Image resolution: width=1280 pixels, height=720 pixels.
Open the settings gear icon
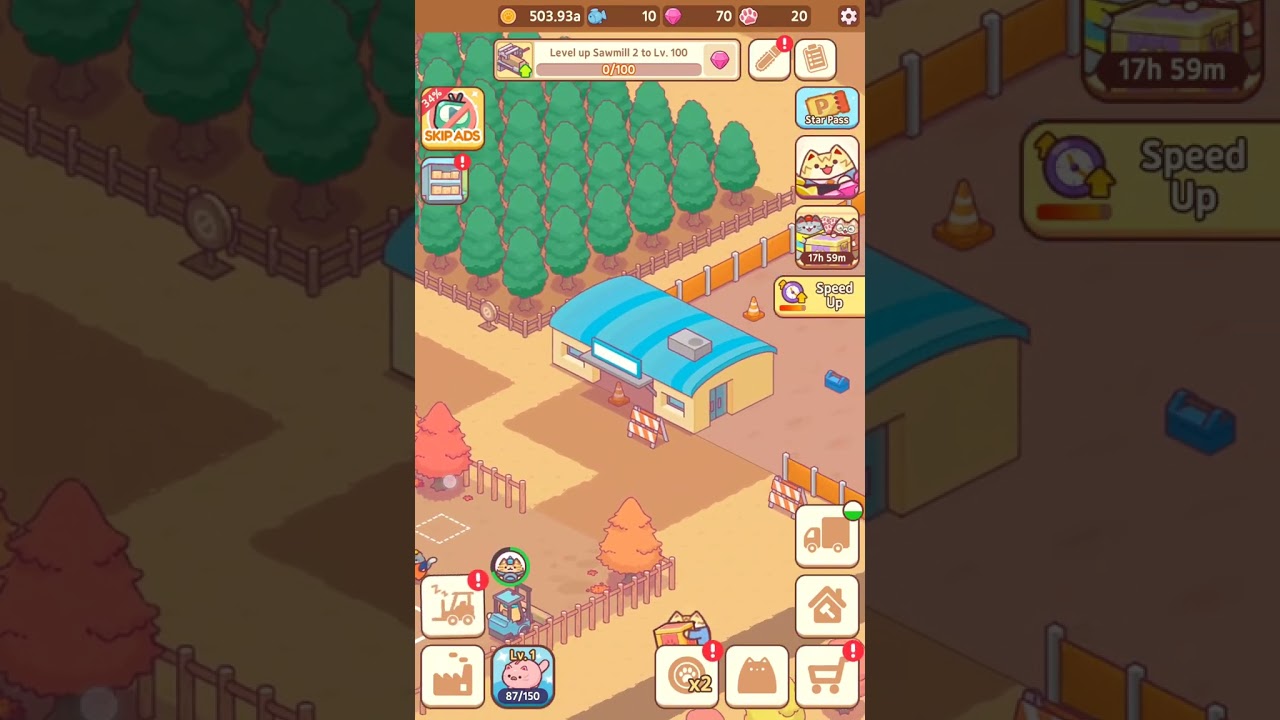(x=848, y=16)
